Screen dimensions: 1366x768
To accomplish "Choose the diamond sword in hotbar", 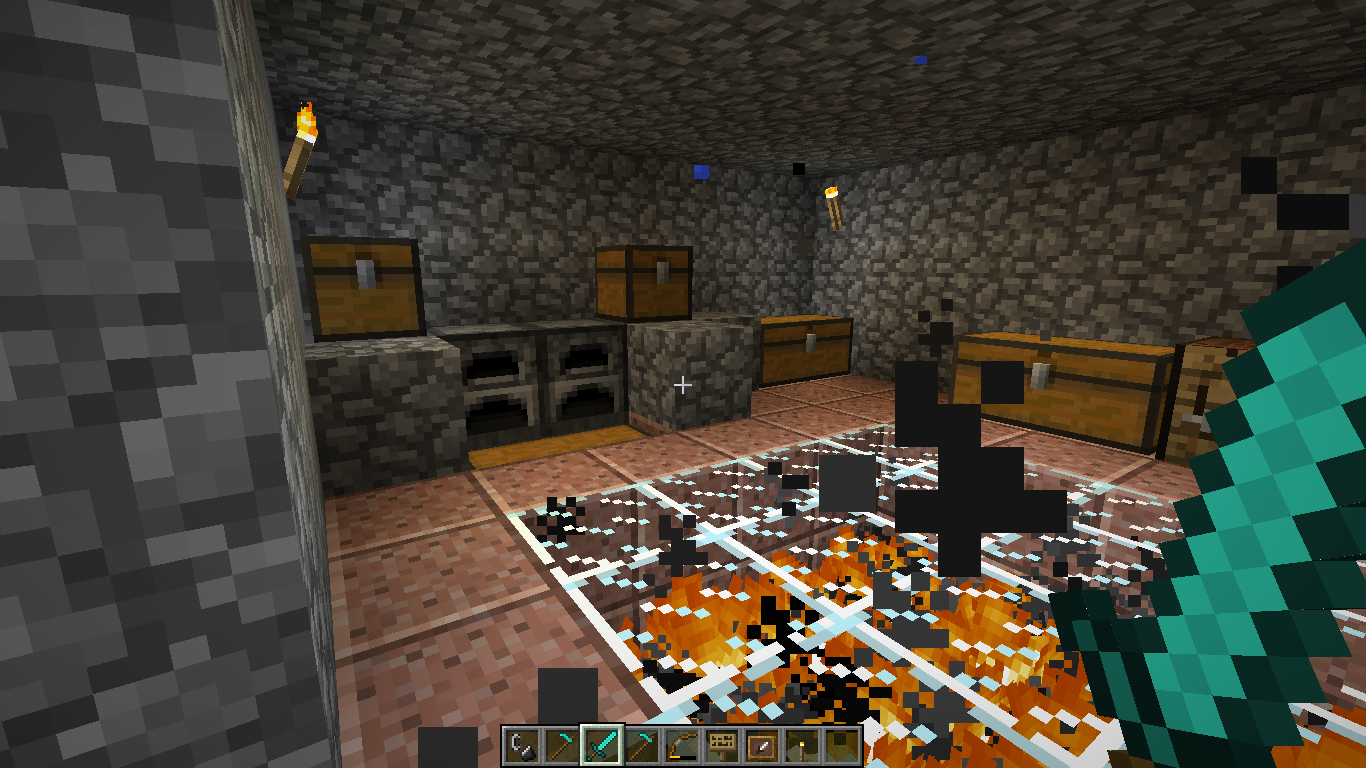I will coord(602,746).
